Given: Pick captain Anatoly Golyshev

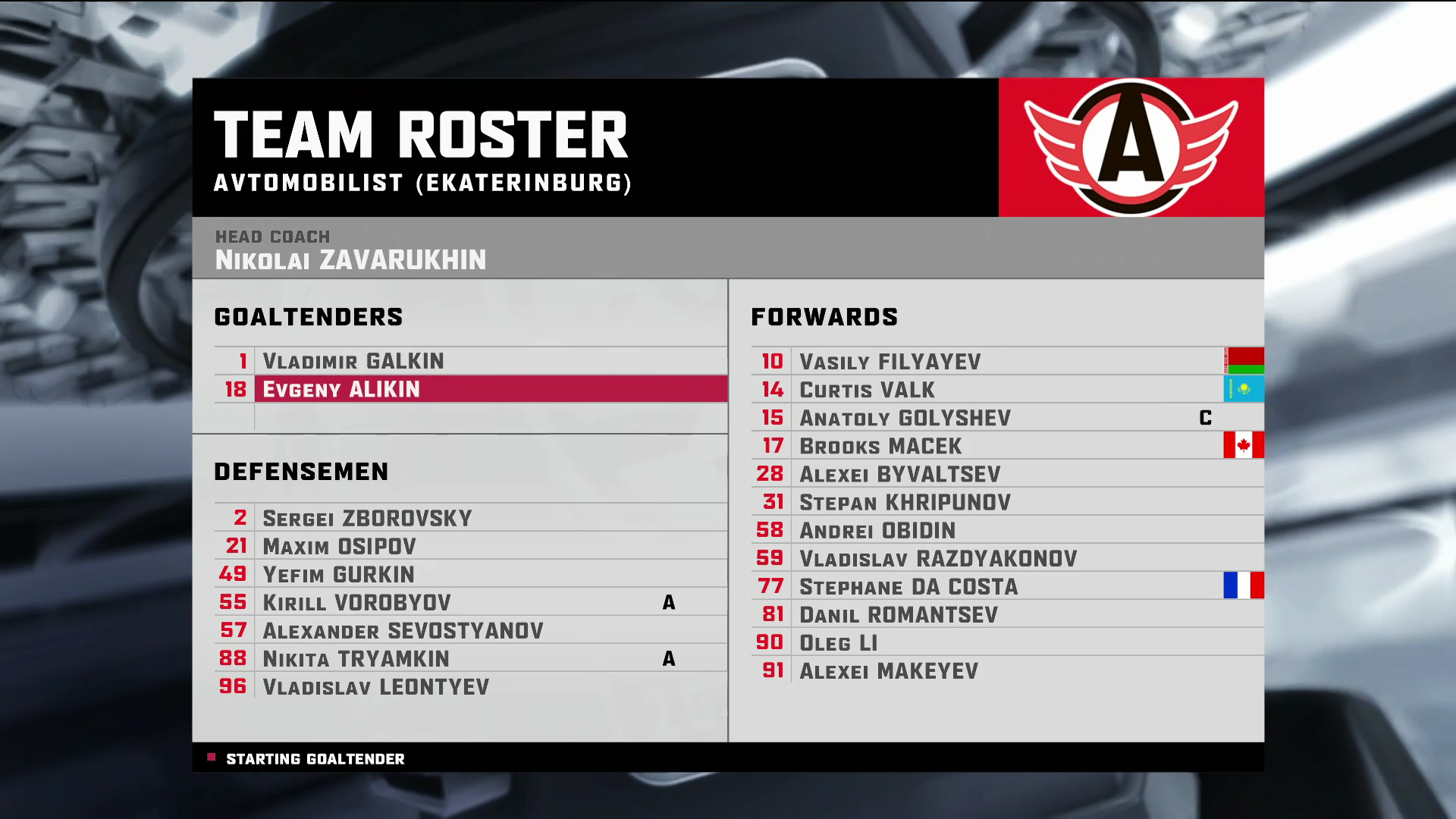Looking at the screenshot, I should tap(905, 418).
